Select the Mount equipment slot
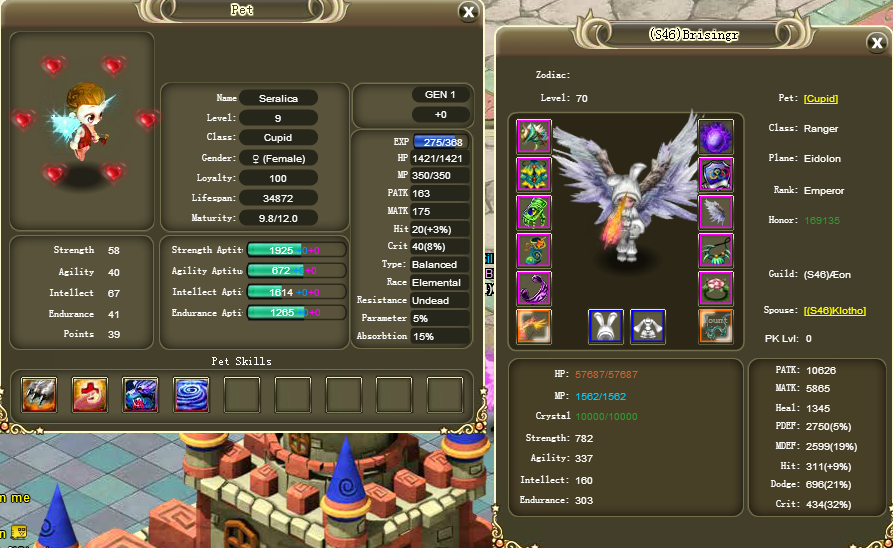893x548 pixels. pyautogui.click(x=716, y=326)
